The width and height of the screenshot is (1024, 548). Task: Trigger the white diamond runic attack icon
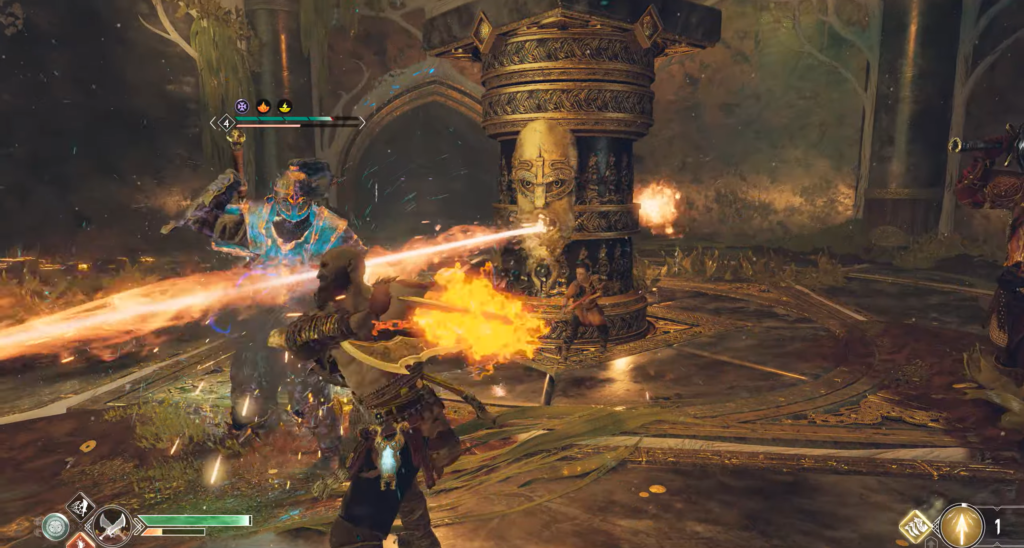tap(81, 505)
